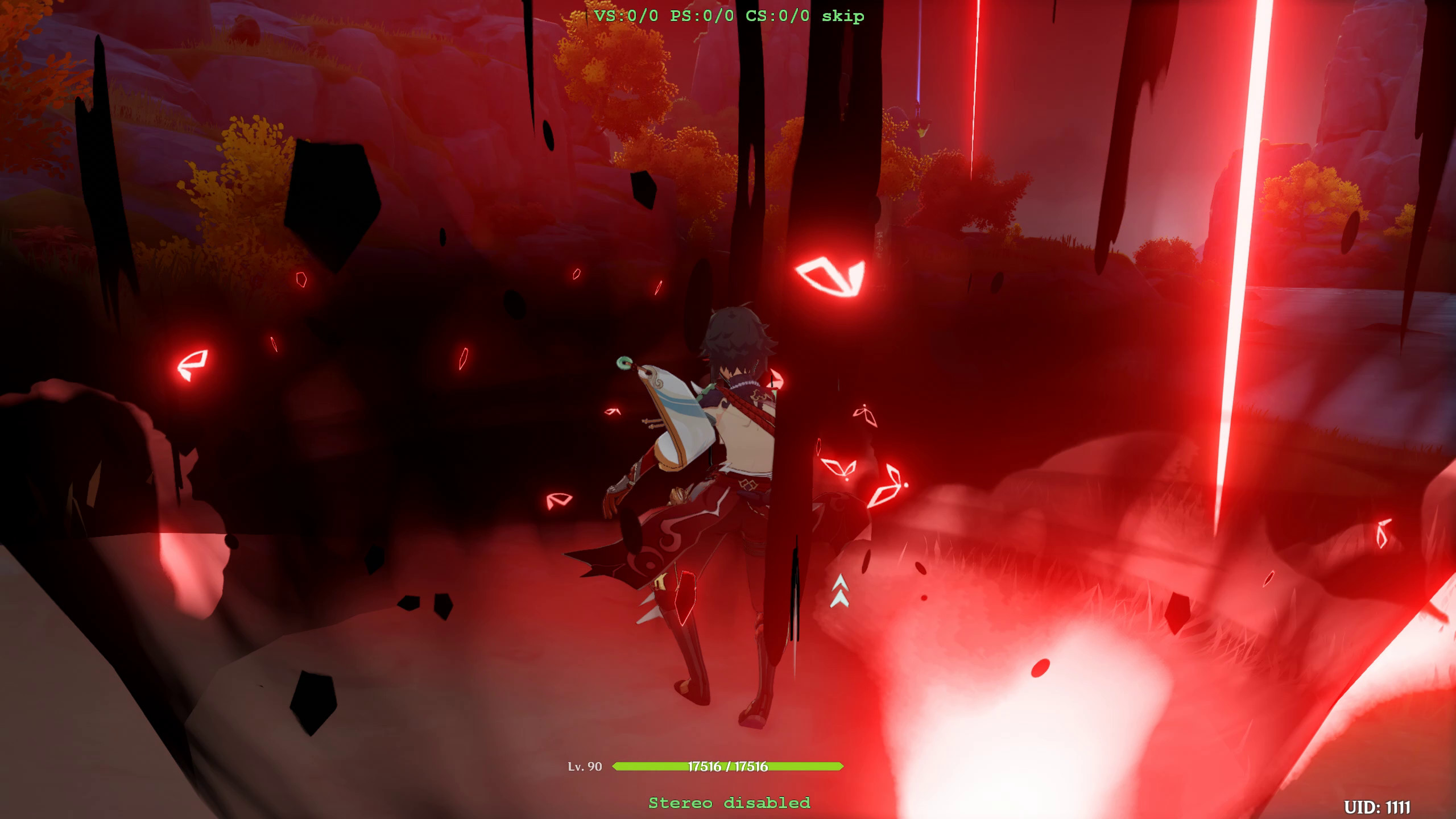Click the red eye-shaped glyph above the character

830,277
